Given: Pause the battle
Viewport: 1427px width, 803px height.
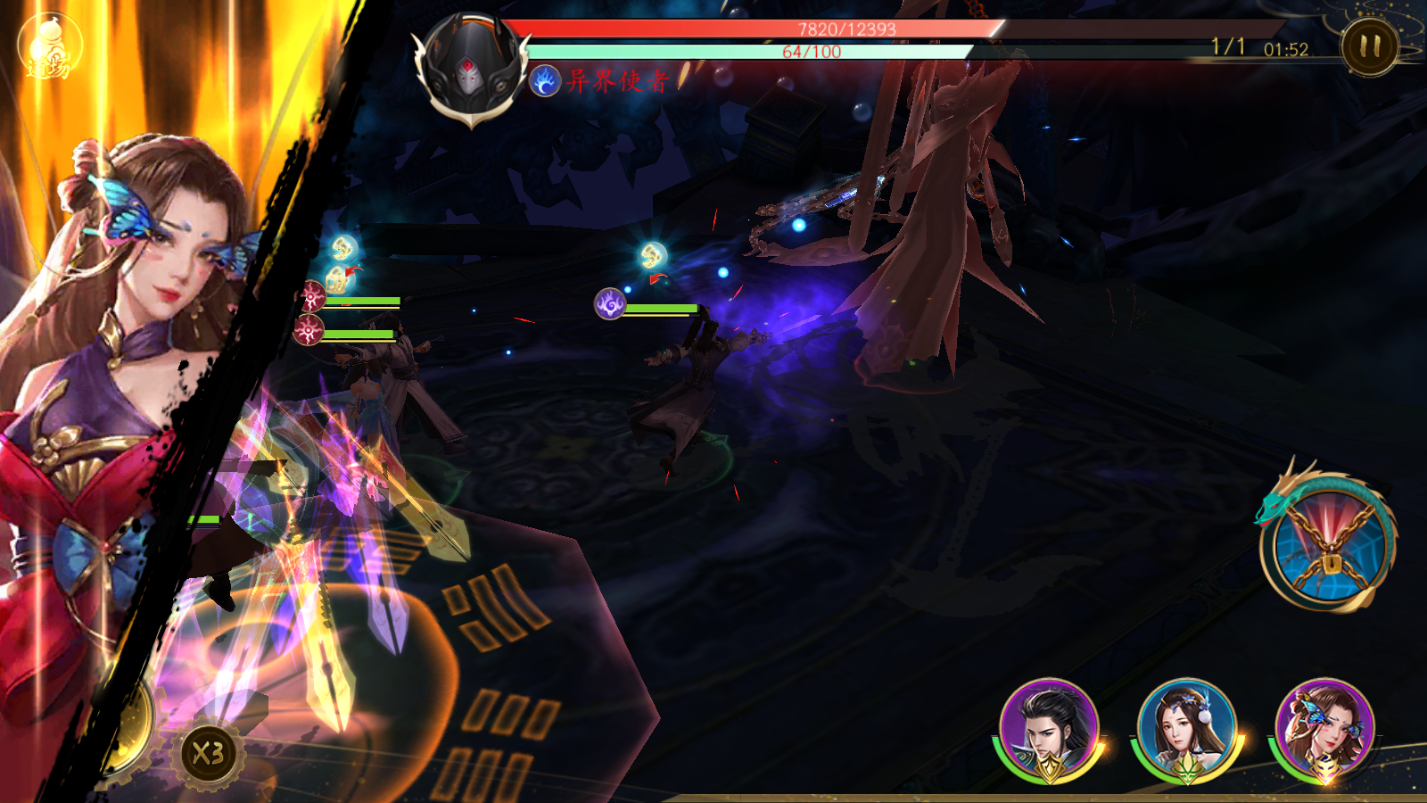Looking at the screenshot, I should (1369, 46).
